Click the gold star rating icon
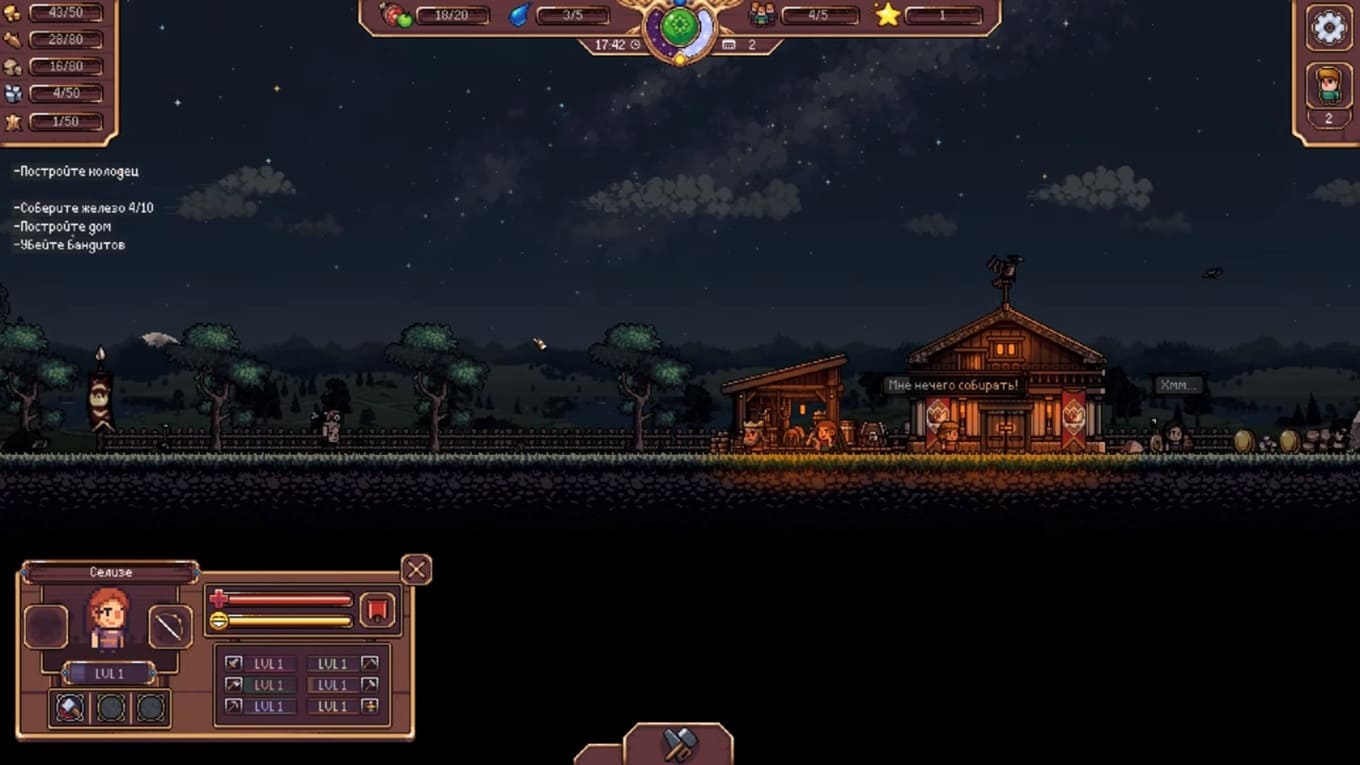This screenshot has width=1360, height=765. click(x=887, y=15)
